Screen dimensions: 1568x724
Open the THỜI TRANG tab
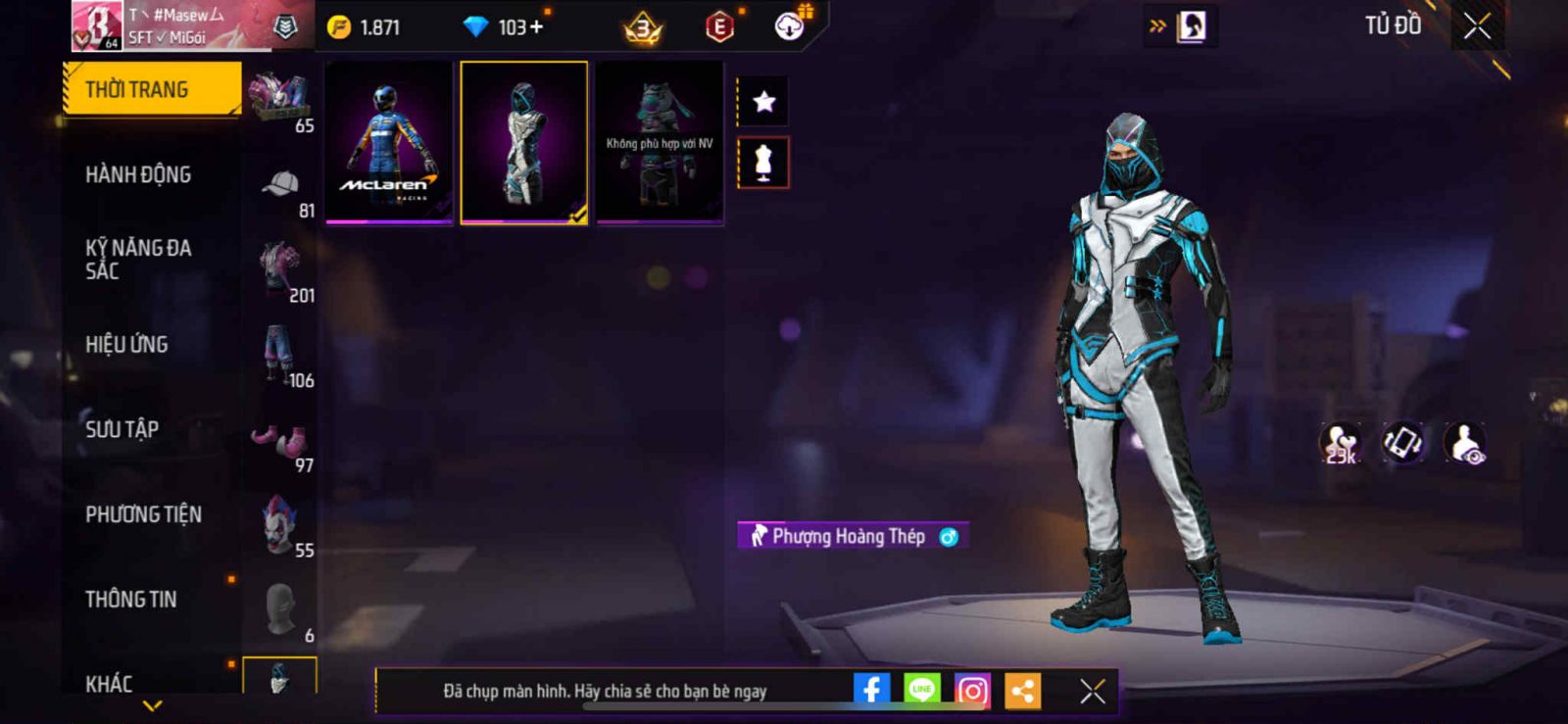(151, 89)
